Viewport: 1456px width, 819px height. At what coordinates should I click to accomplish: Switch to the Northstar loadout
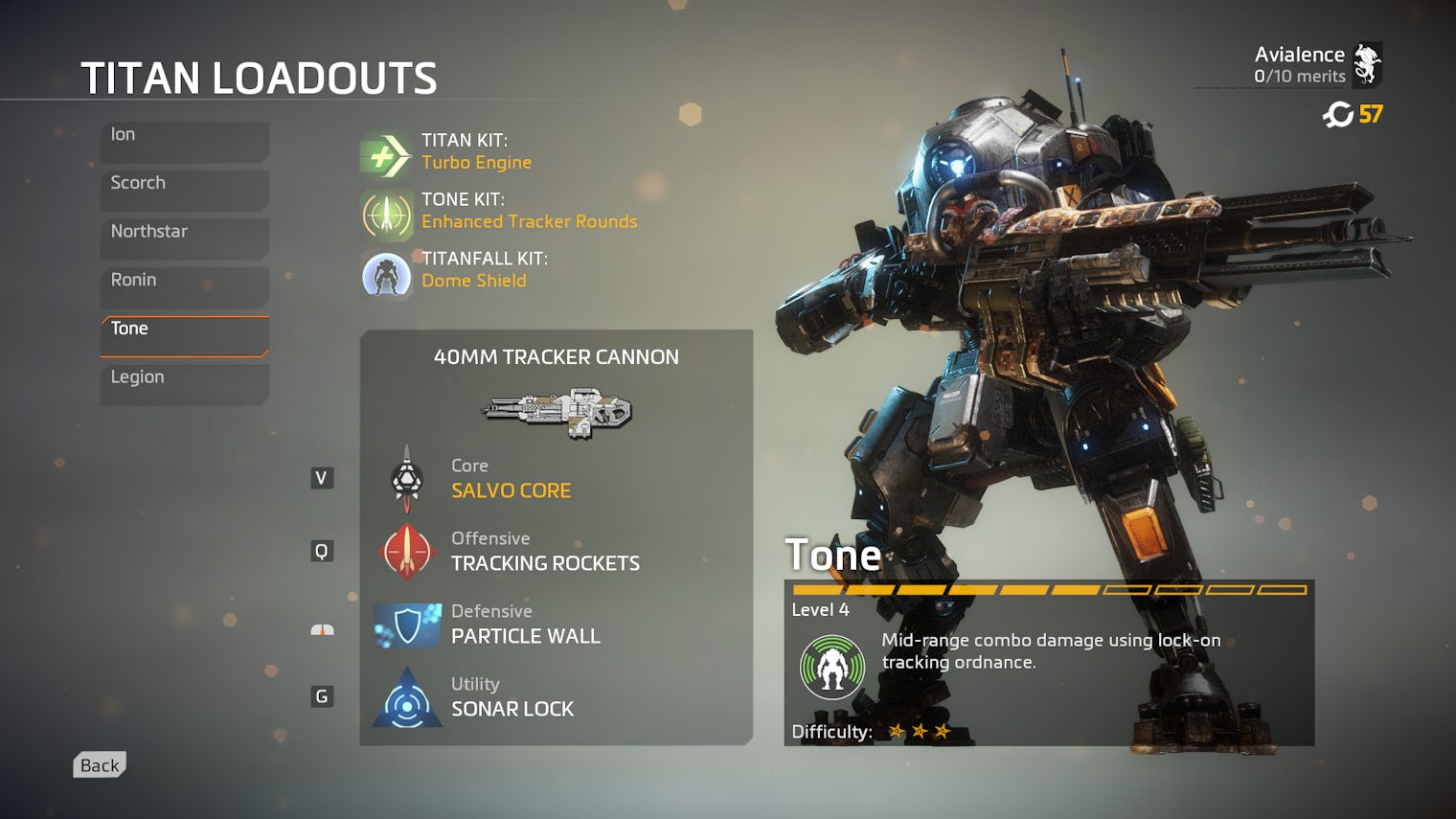tap(184, 238)
